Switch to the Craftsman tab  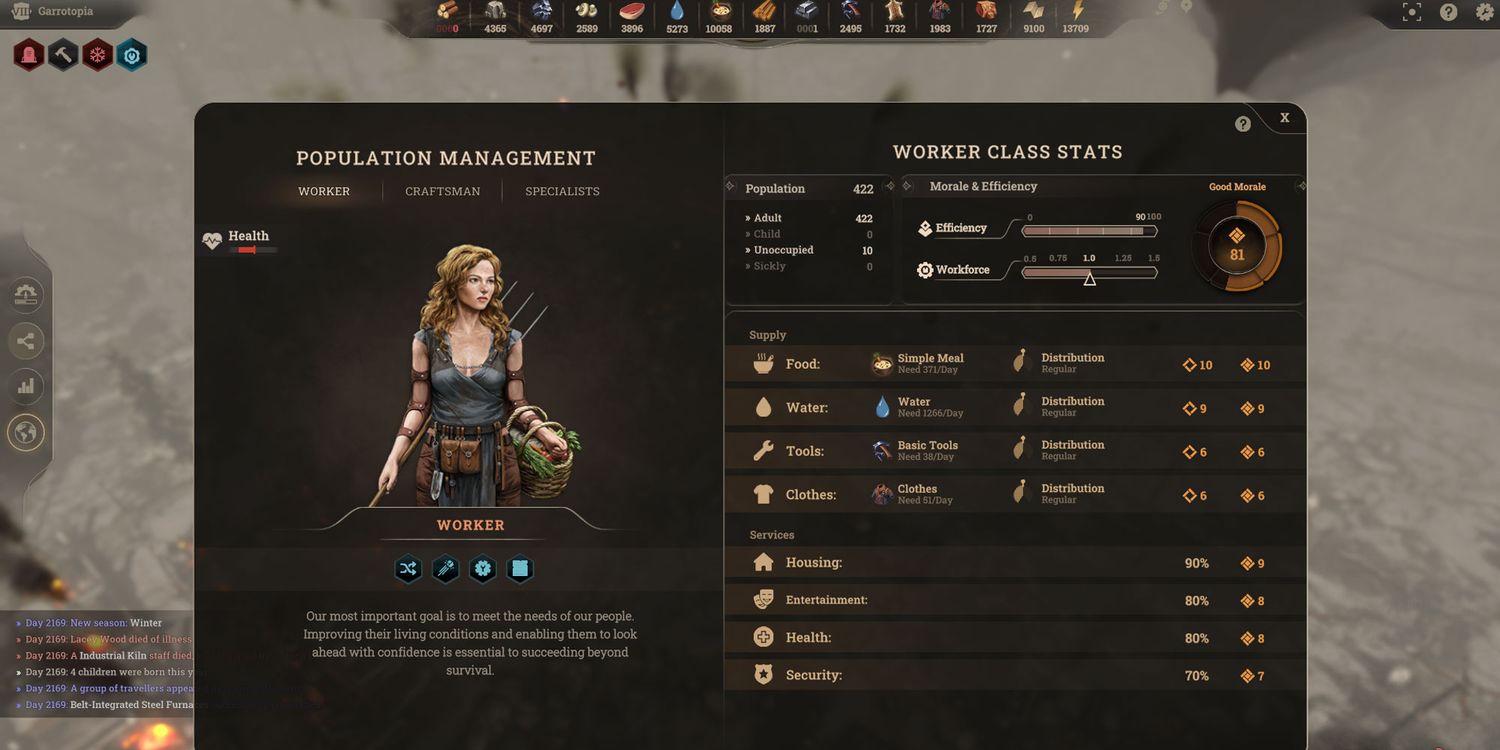(442, 191)
